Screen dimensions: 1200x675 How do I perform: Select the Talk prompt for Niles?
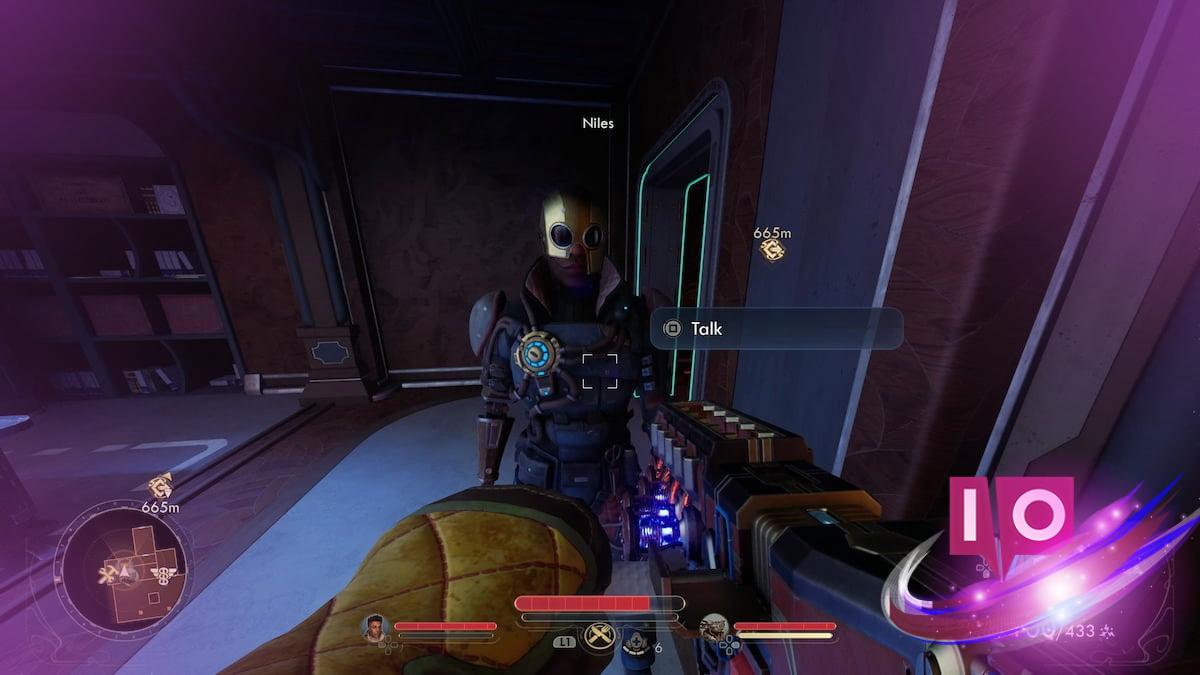click(x=776, y=328)
